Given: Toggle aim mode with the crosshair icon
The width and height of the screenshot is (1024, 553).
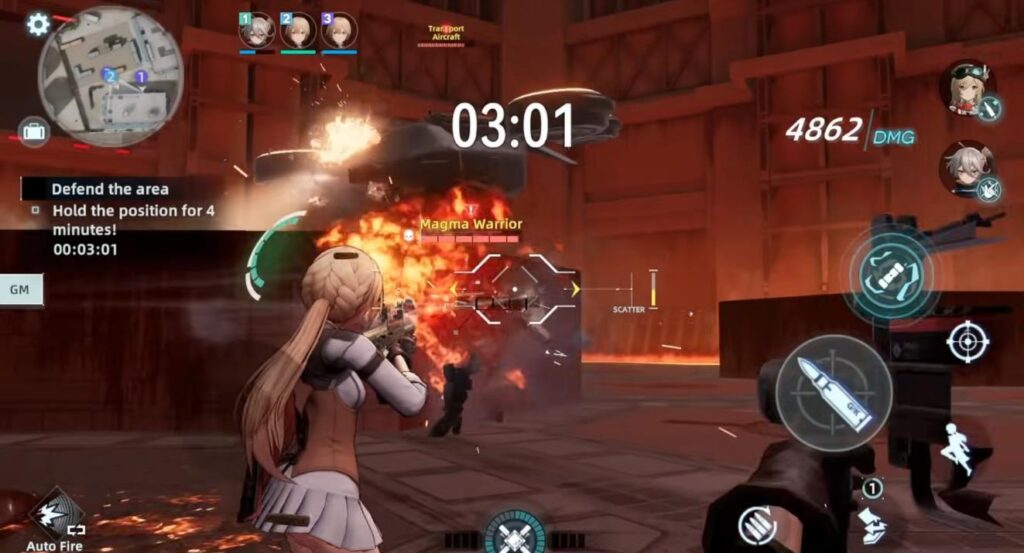Looking at the screenshot, I should point(967,343).
